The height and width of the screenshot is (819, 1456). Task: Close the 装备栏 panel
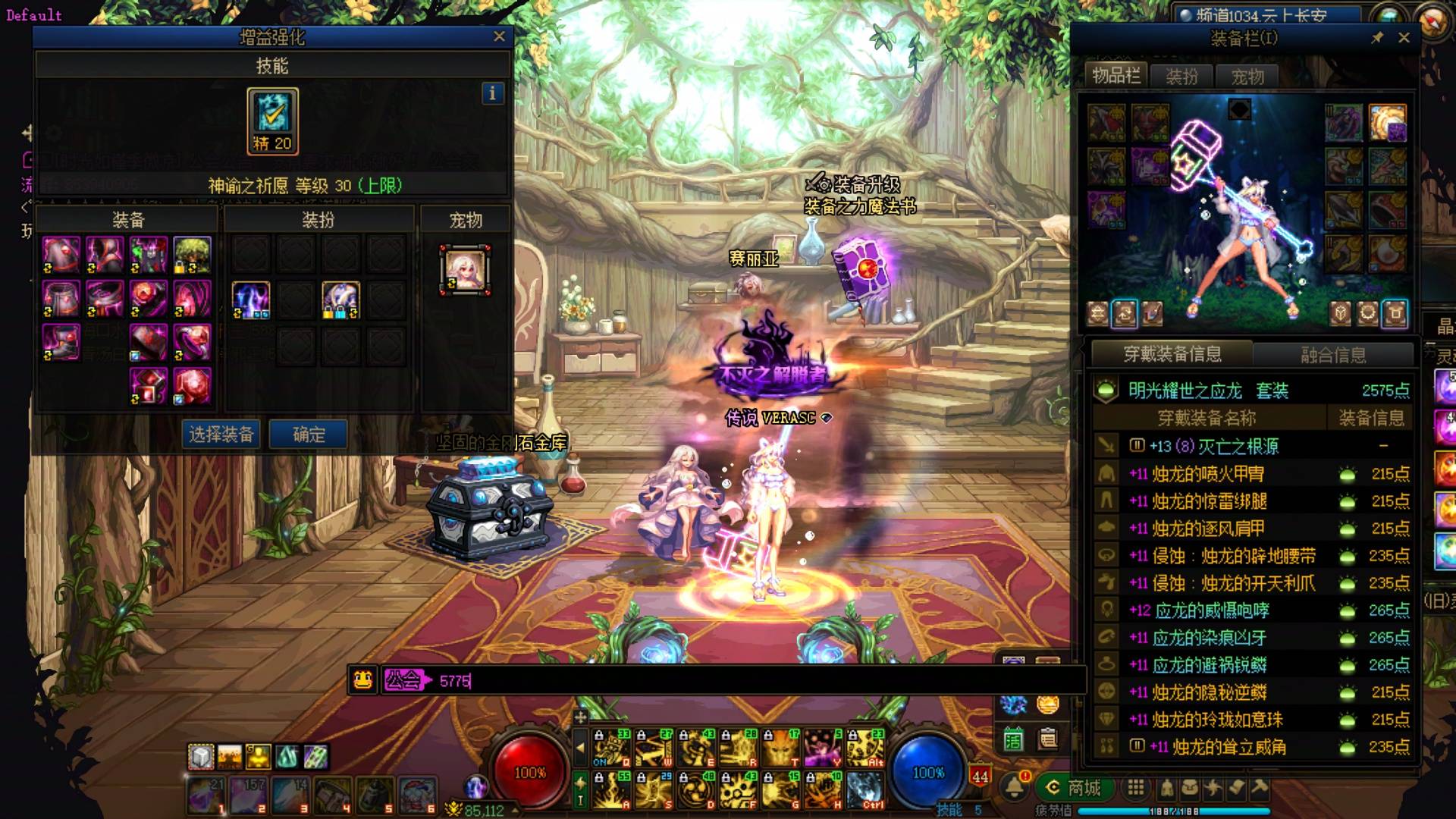[1404, 38]
